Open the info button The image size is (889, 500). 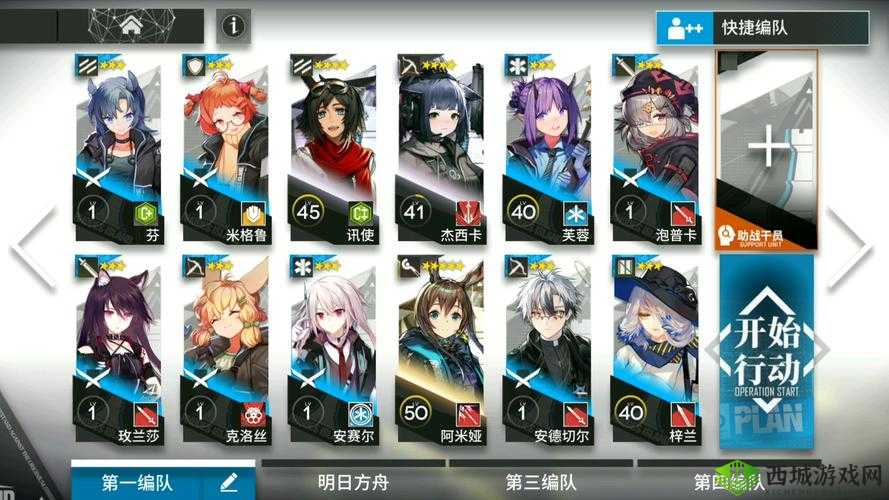click(x=233, y=26)
